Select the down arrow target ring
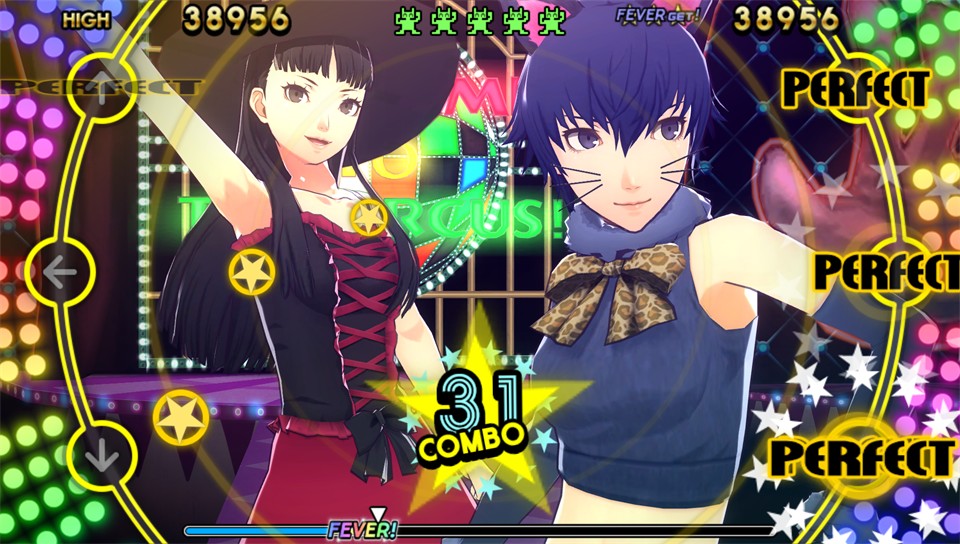 tap(103, 455)
